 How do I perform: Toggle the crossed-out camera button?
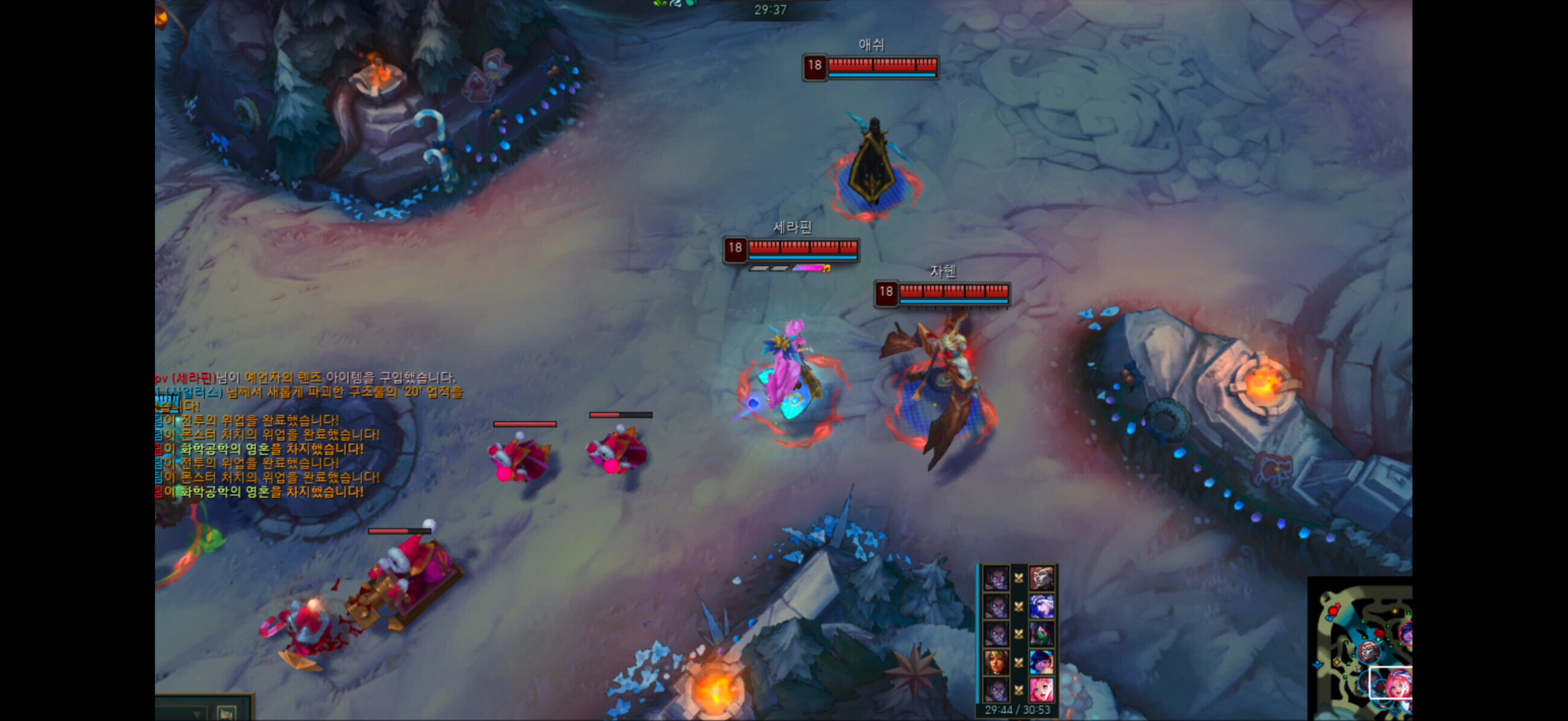pos(226,713)
